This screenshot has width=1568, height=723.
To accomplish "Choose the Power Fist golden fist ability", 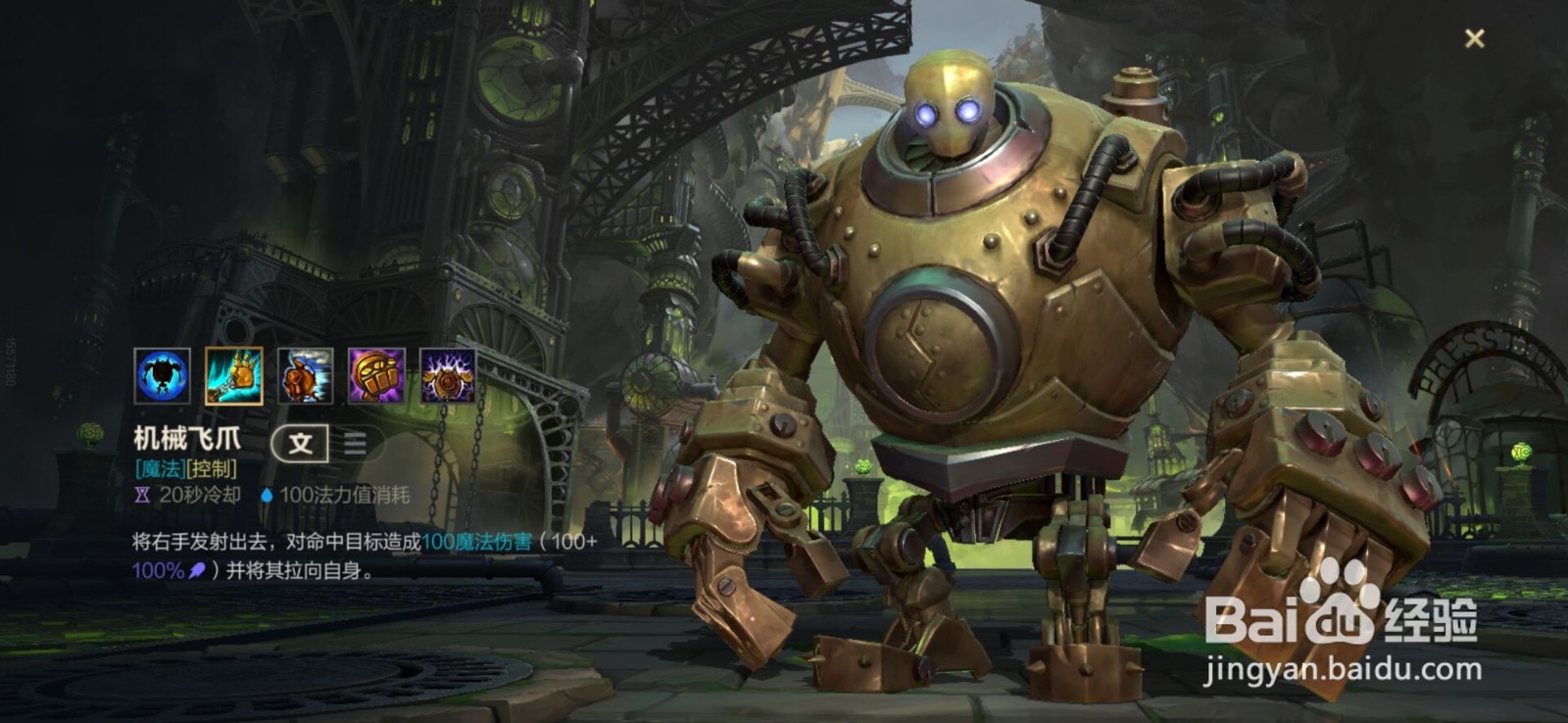I will click(376, 375).
